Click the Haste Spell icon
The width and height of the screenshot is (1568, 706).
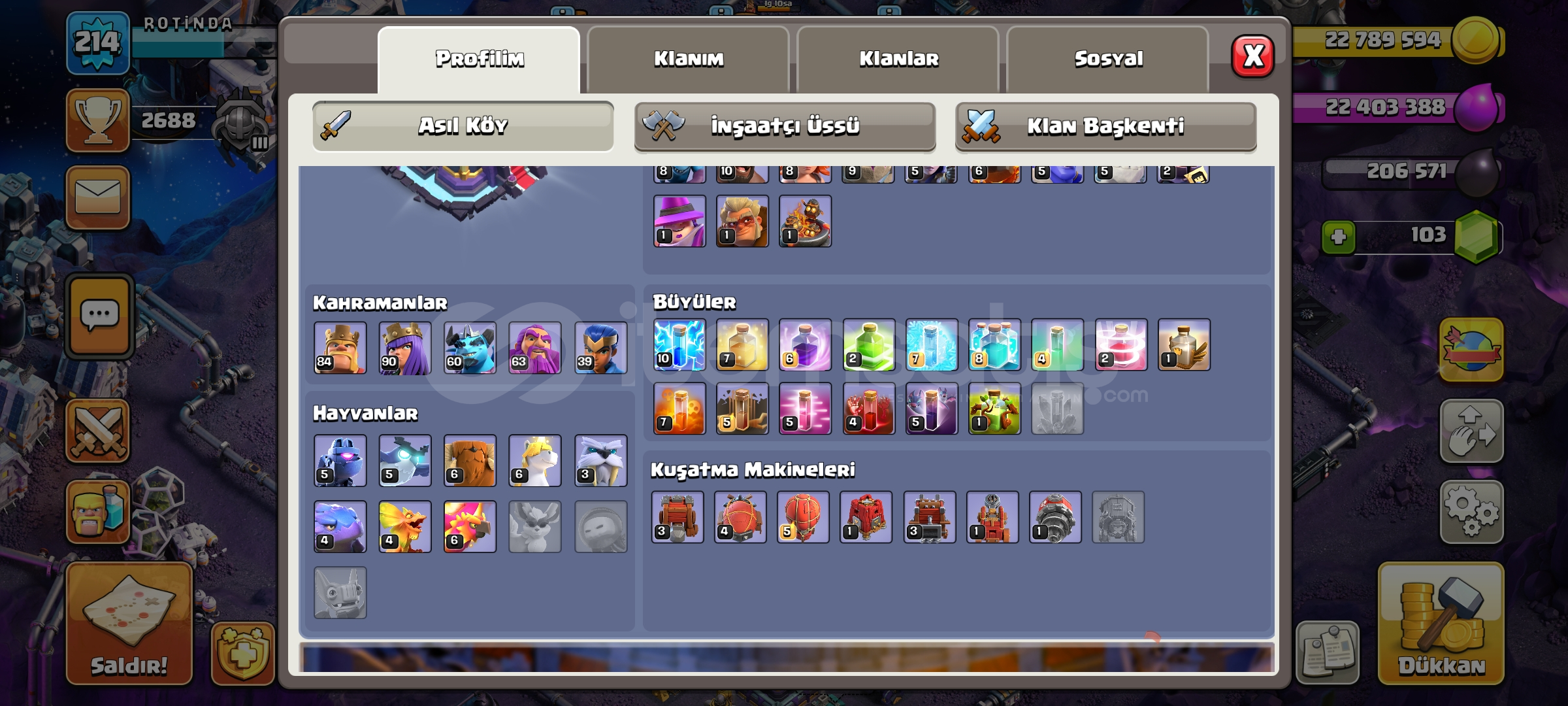tap(805, 409)
